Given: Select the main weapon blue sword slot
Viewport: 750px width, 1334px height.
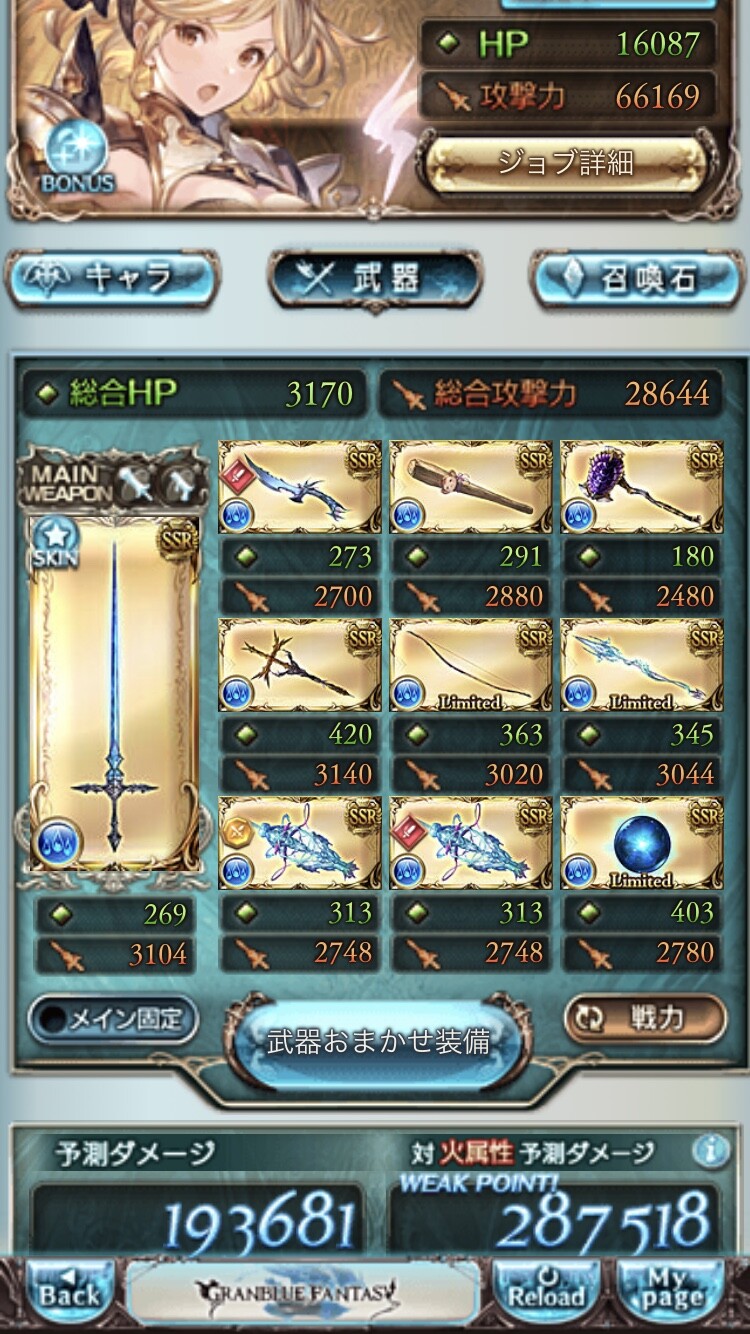Looking at the screenshot, I should (114, 692).
